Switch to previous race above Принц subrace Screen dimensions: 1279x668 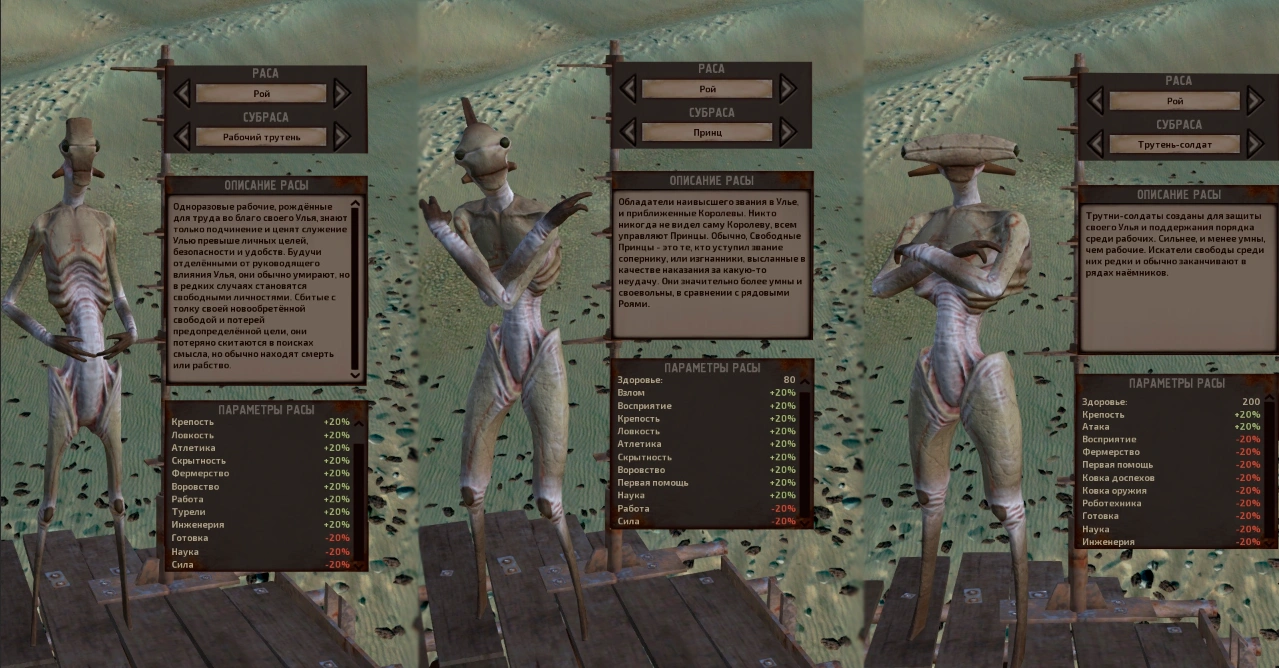[628, 88]
